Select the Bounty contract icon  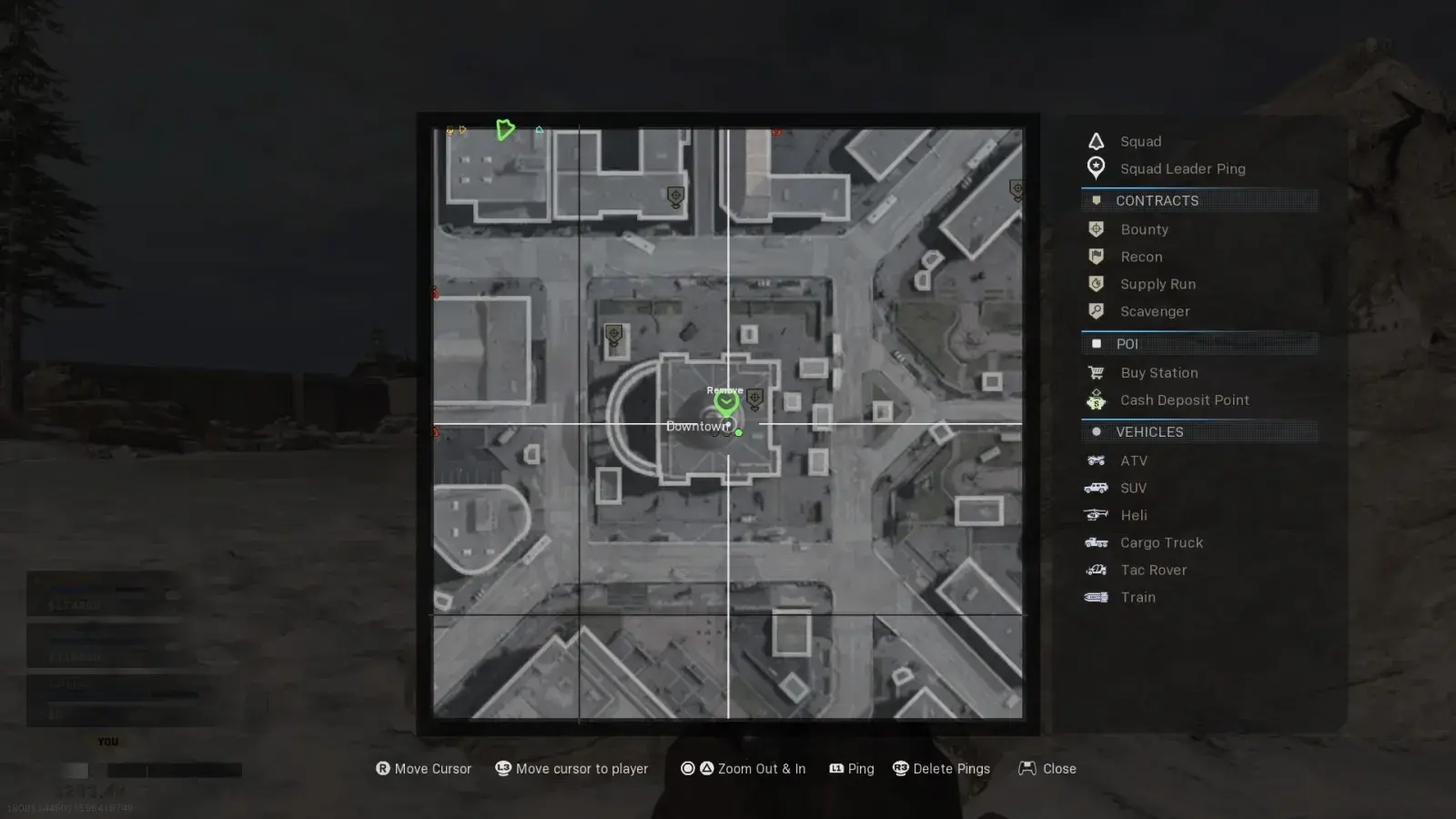click(x=1096, y=228)
